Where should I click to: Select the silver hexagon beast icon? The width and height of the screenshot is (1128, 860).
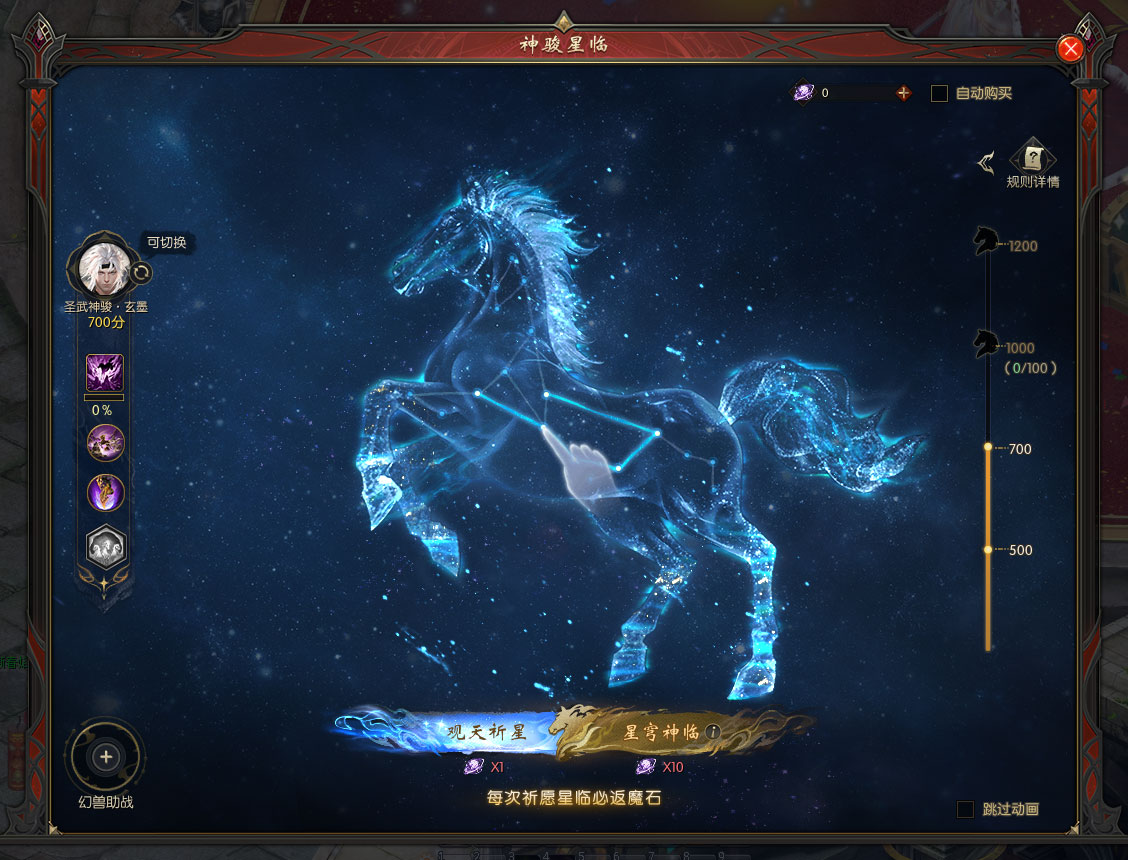click(106, 546)
